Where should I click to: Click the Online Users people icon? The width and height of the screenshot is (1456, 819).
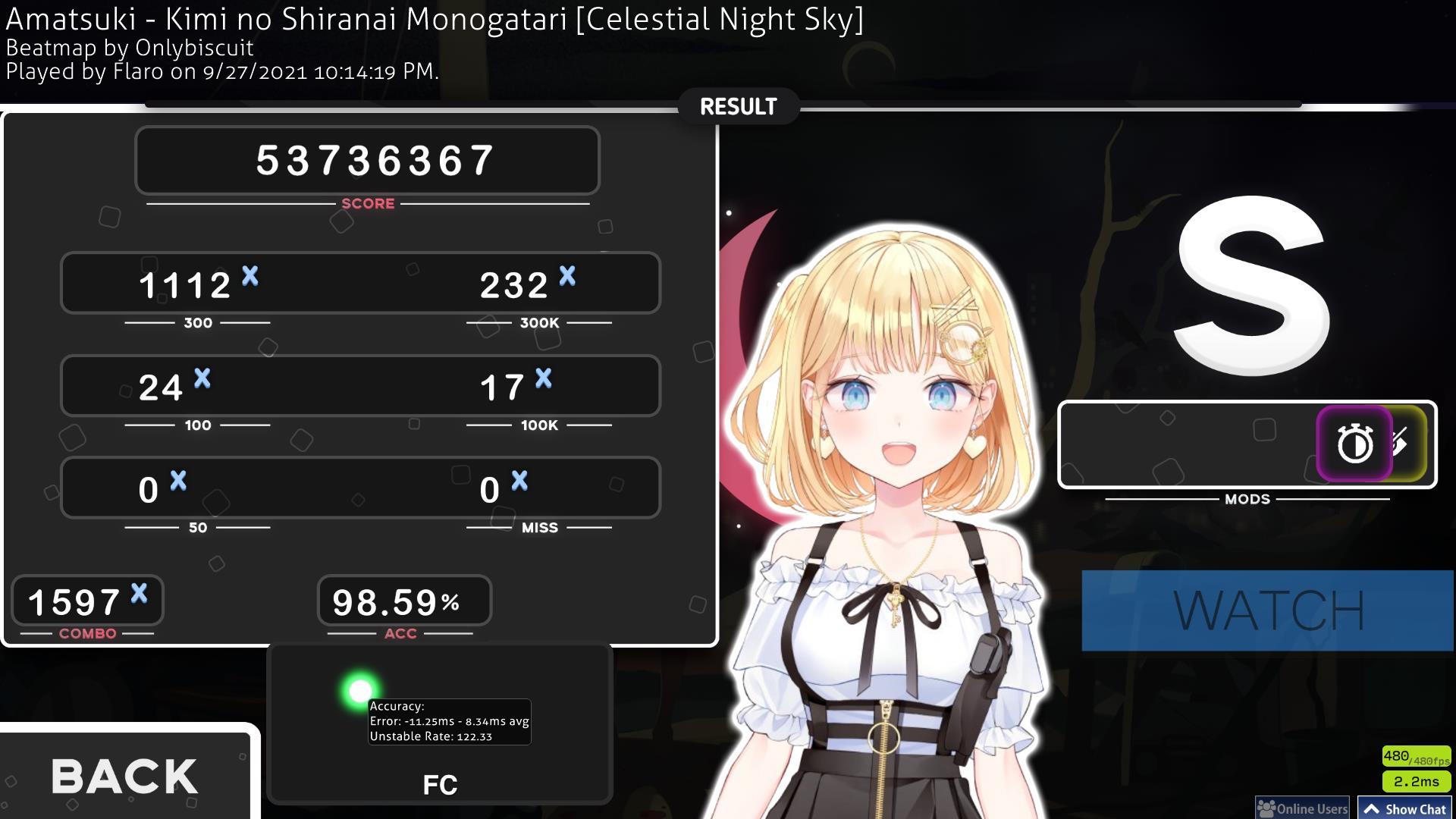(1266, 808)
